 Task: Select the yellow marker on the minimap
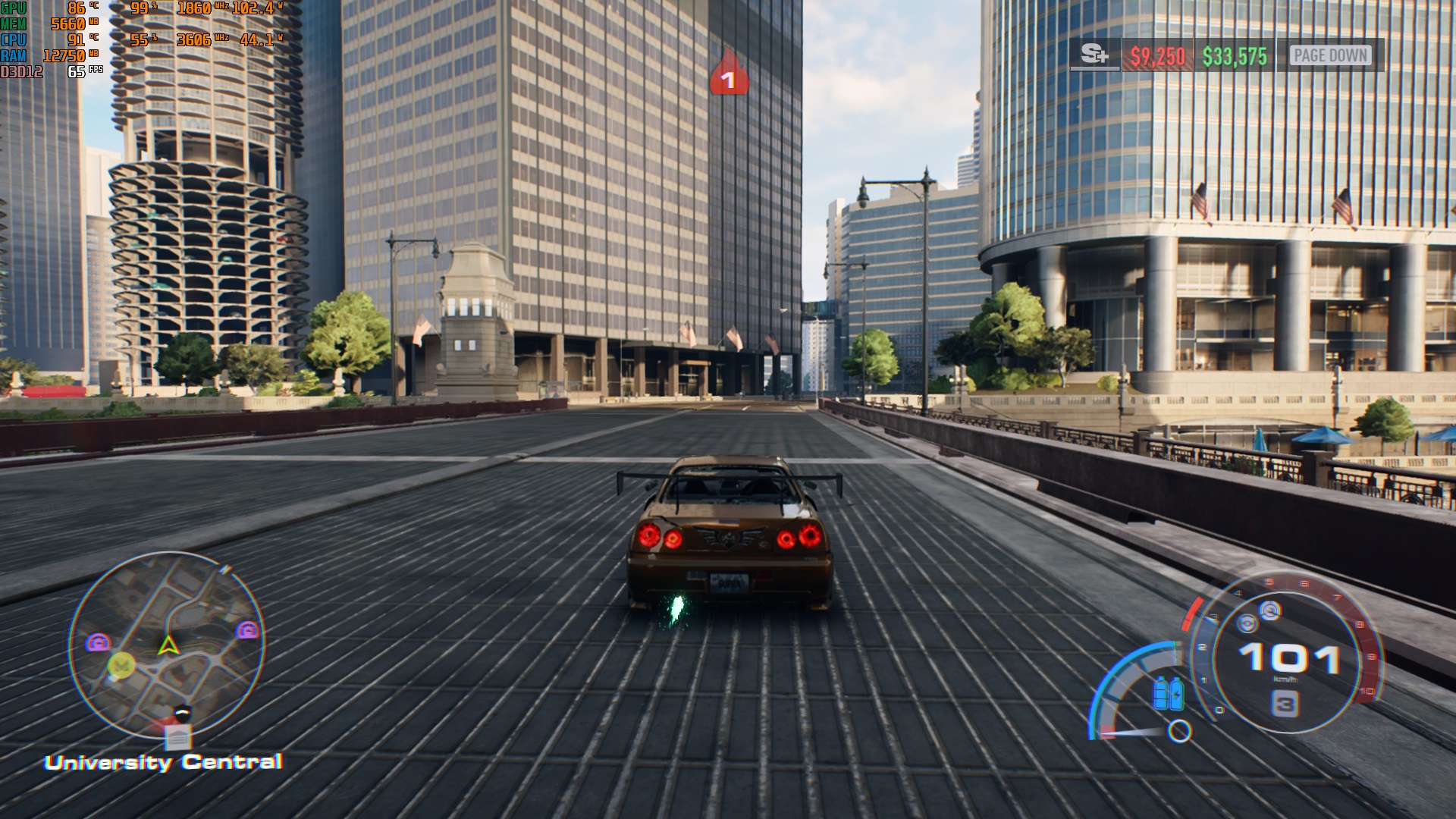tap(121, 665)
